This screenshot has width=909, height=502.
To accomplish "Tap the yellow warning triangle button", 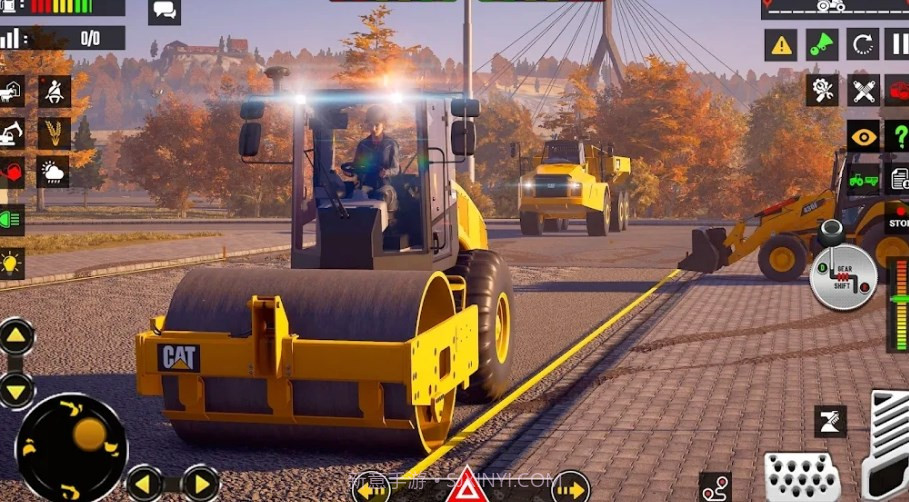I will [x=781, y=45].
